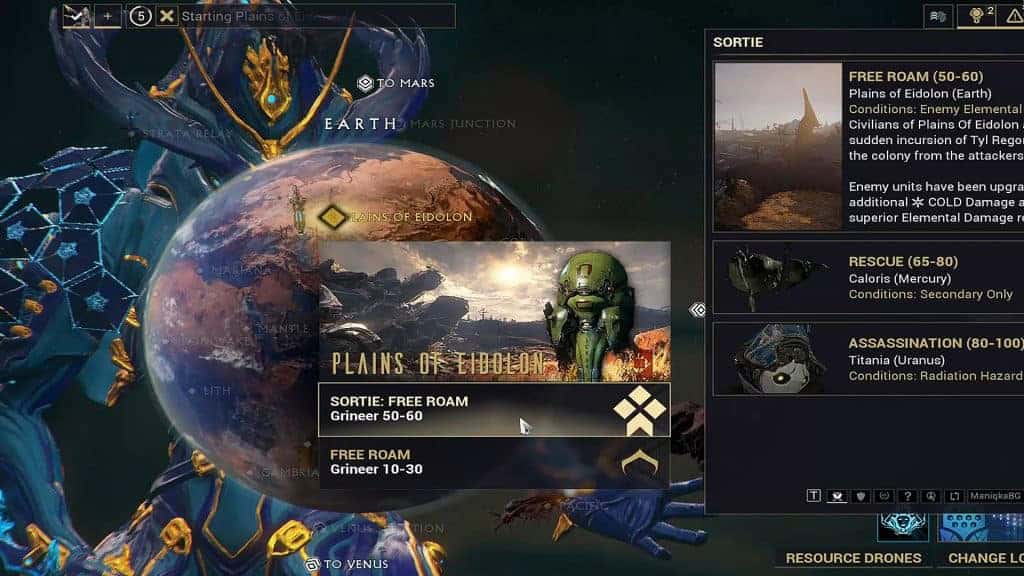The height and width of the screenshot is (576, 1024).
Task: Click the plus button to invite a squad member
Action: point(108,17)
